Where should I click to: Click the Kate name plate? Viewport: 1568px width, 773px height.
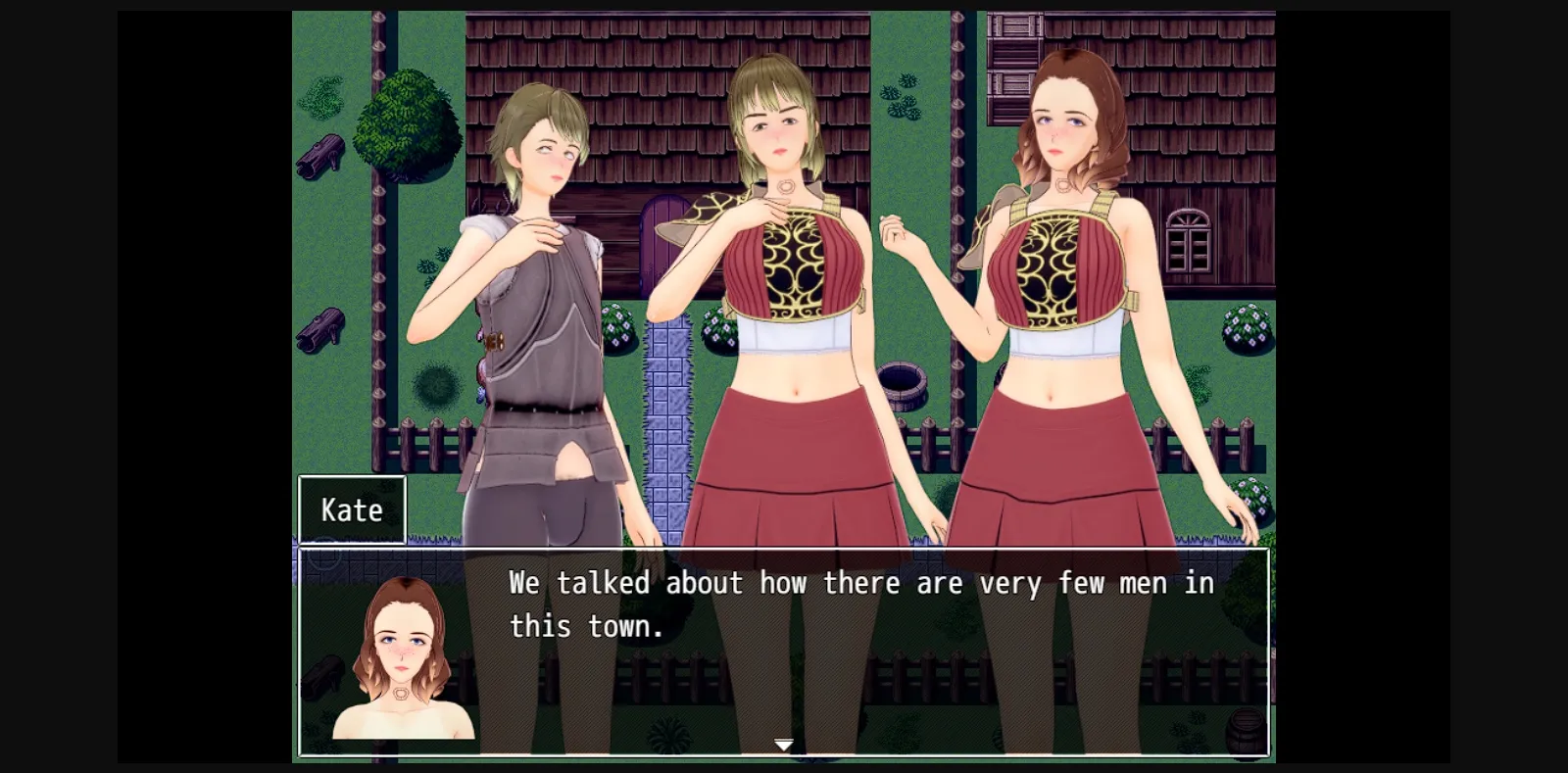click(352, 508)
